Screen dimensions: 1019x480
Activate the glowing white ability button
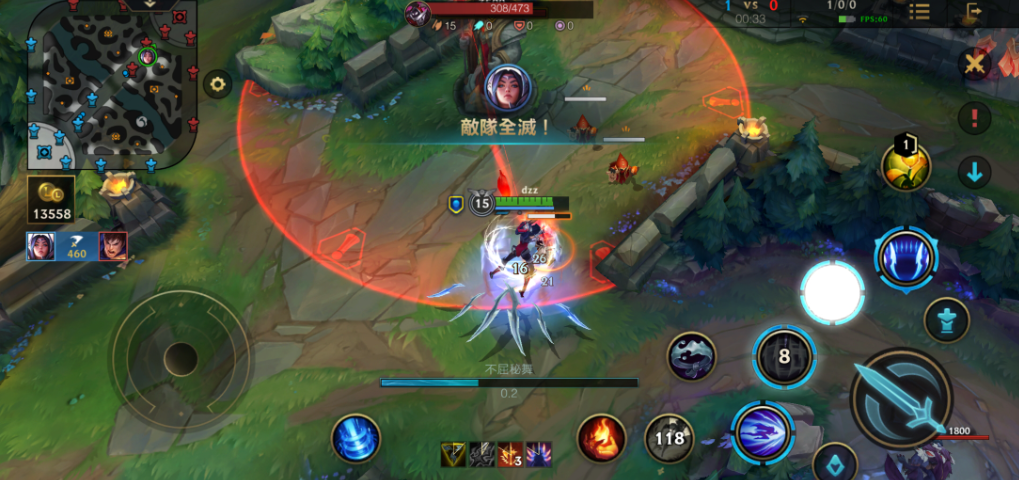832,292
